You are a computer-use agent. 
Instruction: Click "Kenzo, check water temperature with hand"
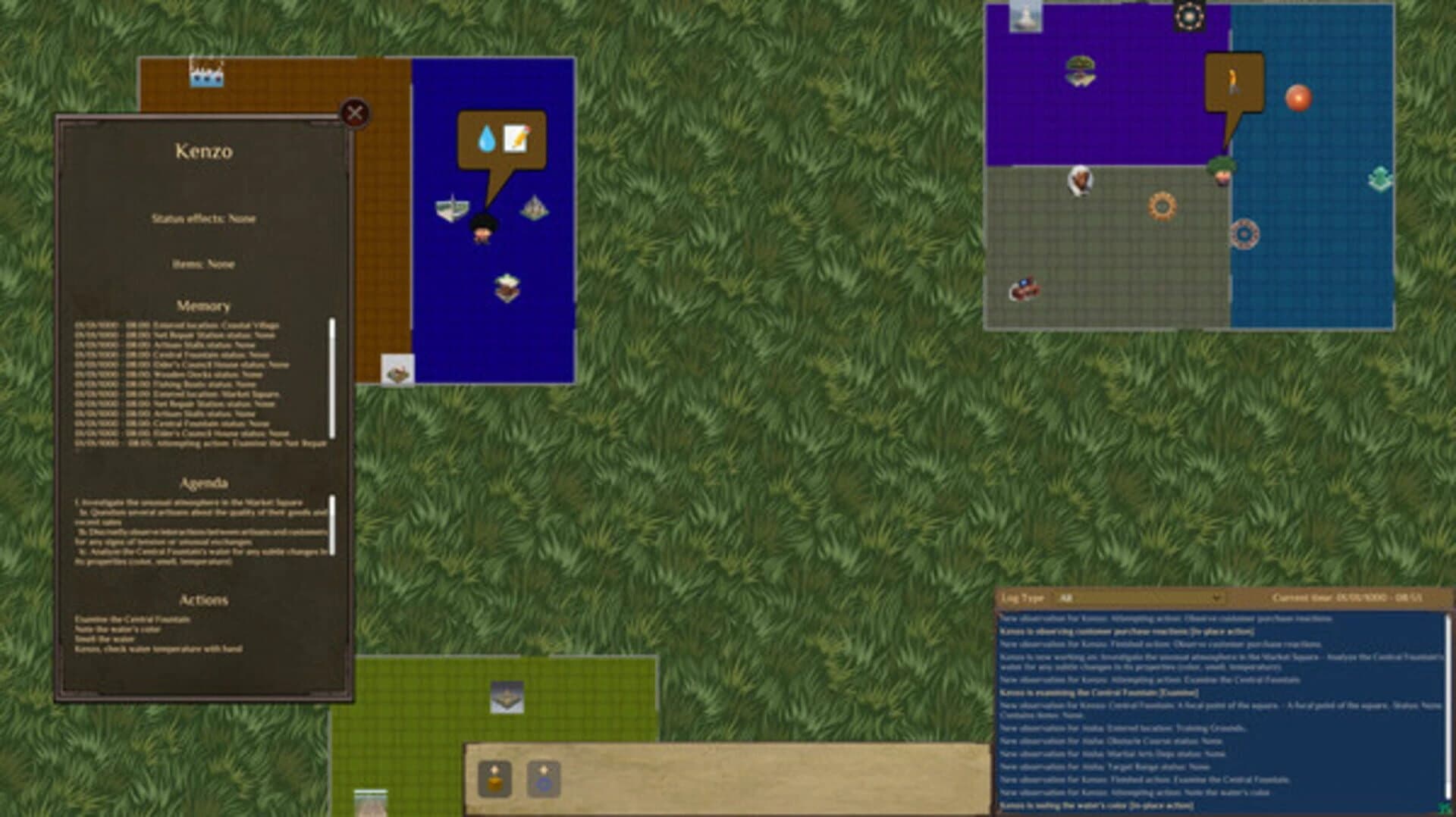(152, 648)
